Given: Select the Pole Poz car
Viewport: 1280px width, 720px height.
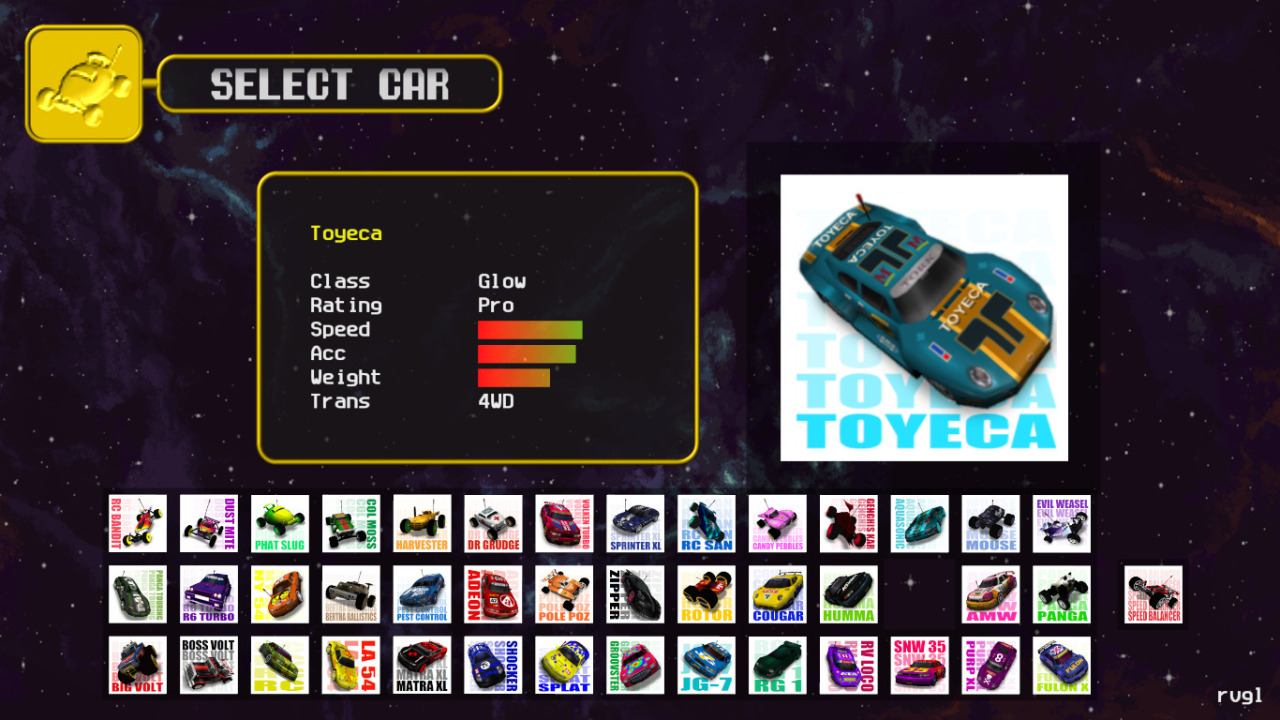Looking at the screenshot, I should [x=564, y=594].
